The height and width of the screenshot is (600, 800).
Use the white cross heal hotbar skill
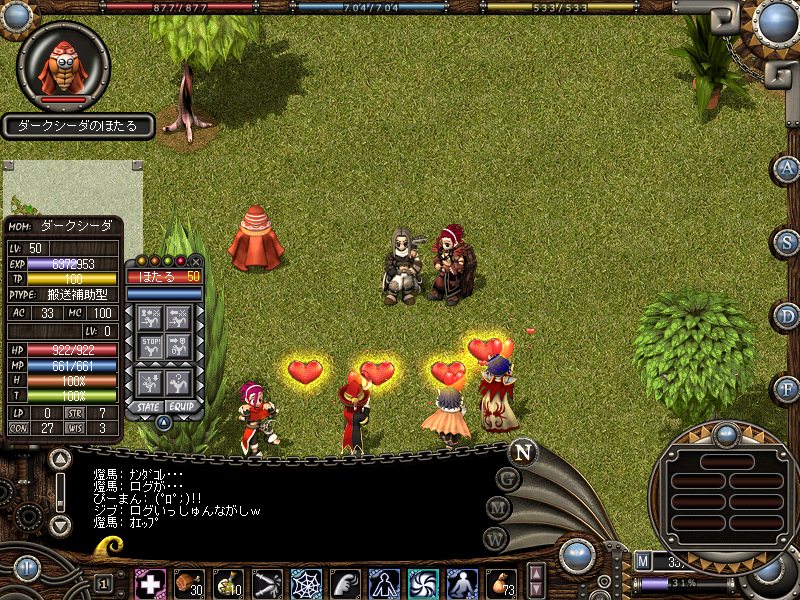150,583
